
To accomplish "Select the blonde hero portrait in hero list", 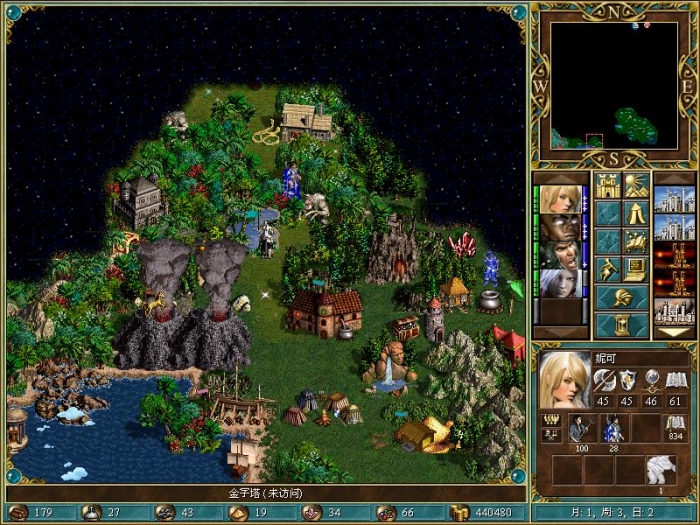I will 560,197.
